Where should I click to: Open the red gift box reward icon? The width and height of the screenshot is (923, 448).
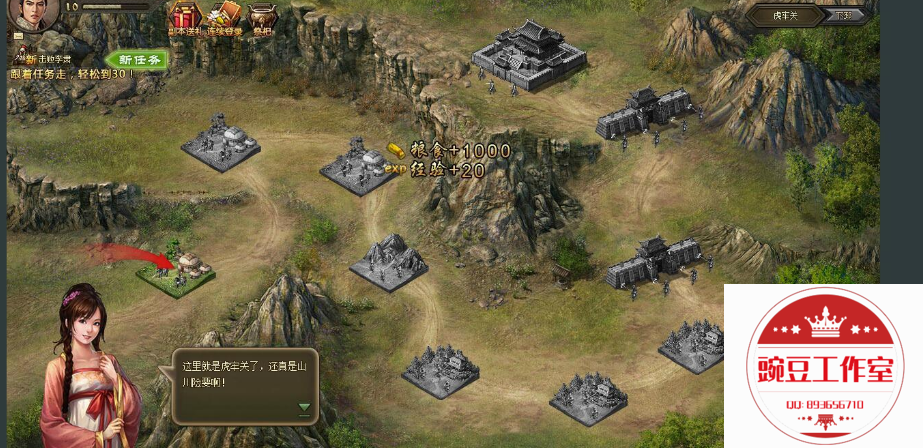pyautogui.click(x=183, y=17)
